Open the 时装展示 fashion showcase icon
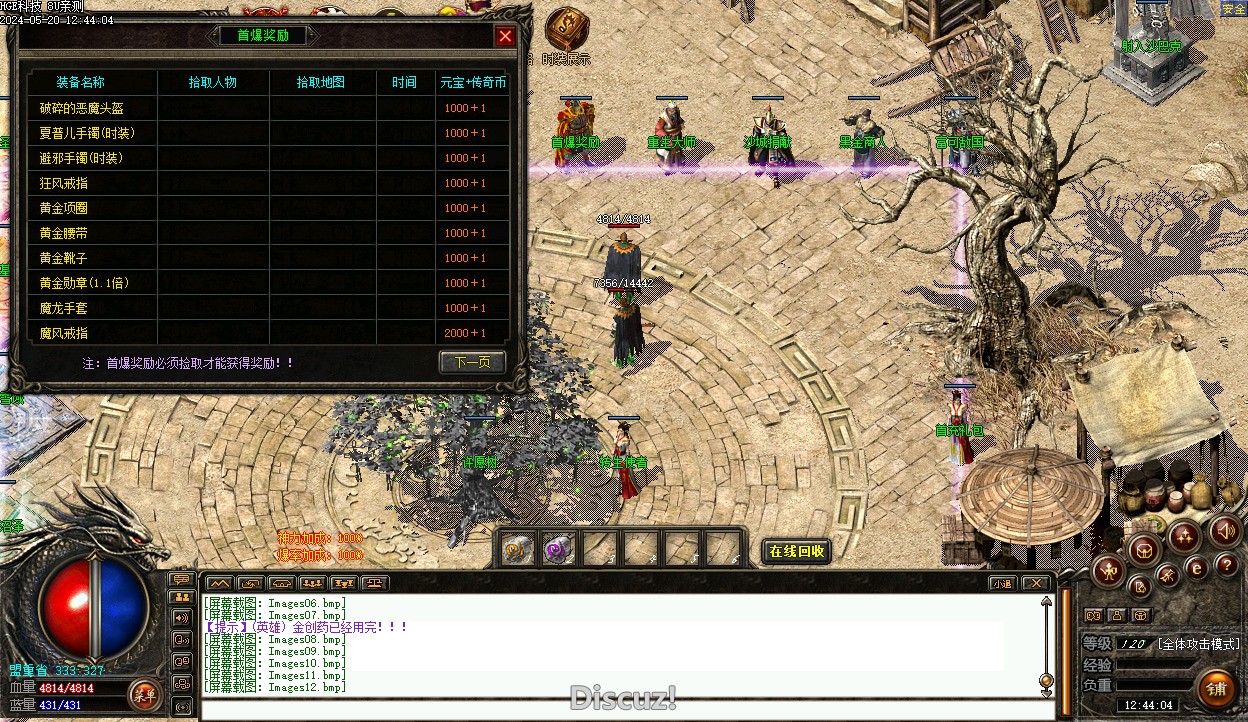 click(x=567, y=27)
